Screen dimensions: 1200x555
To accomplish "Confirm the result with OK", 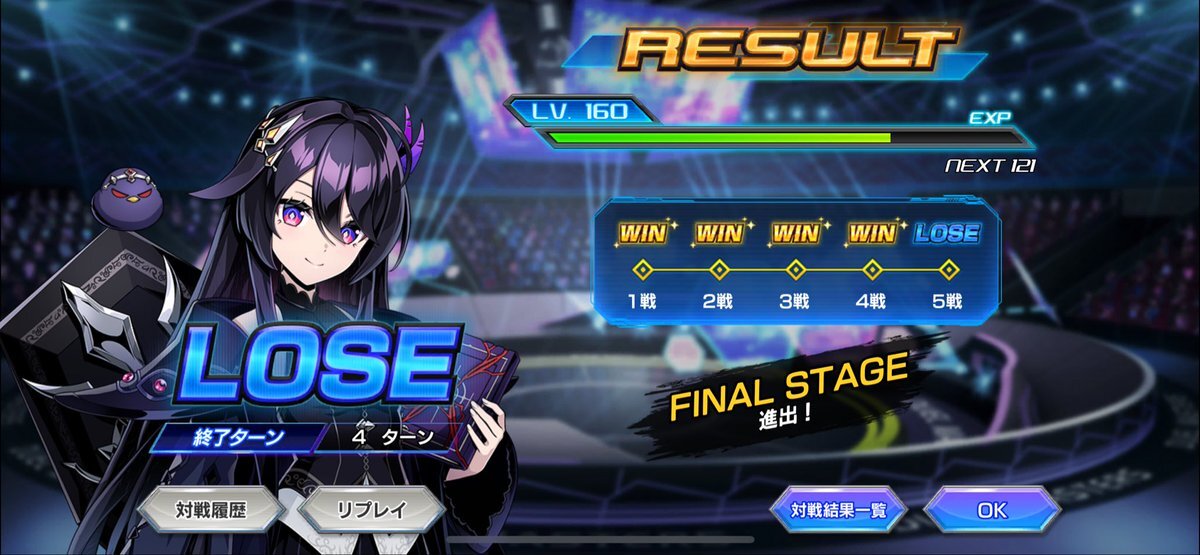I will [x=991, y=510].
